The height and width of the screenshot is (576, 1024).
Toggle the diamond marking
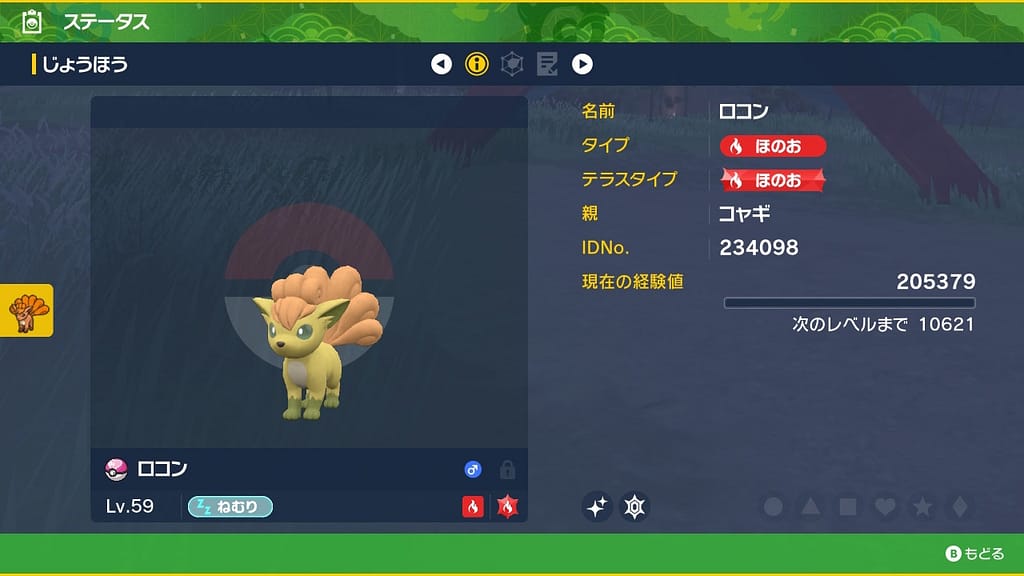tap(959, 507)
